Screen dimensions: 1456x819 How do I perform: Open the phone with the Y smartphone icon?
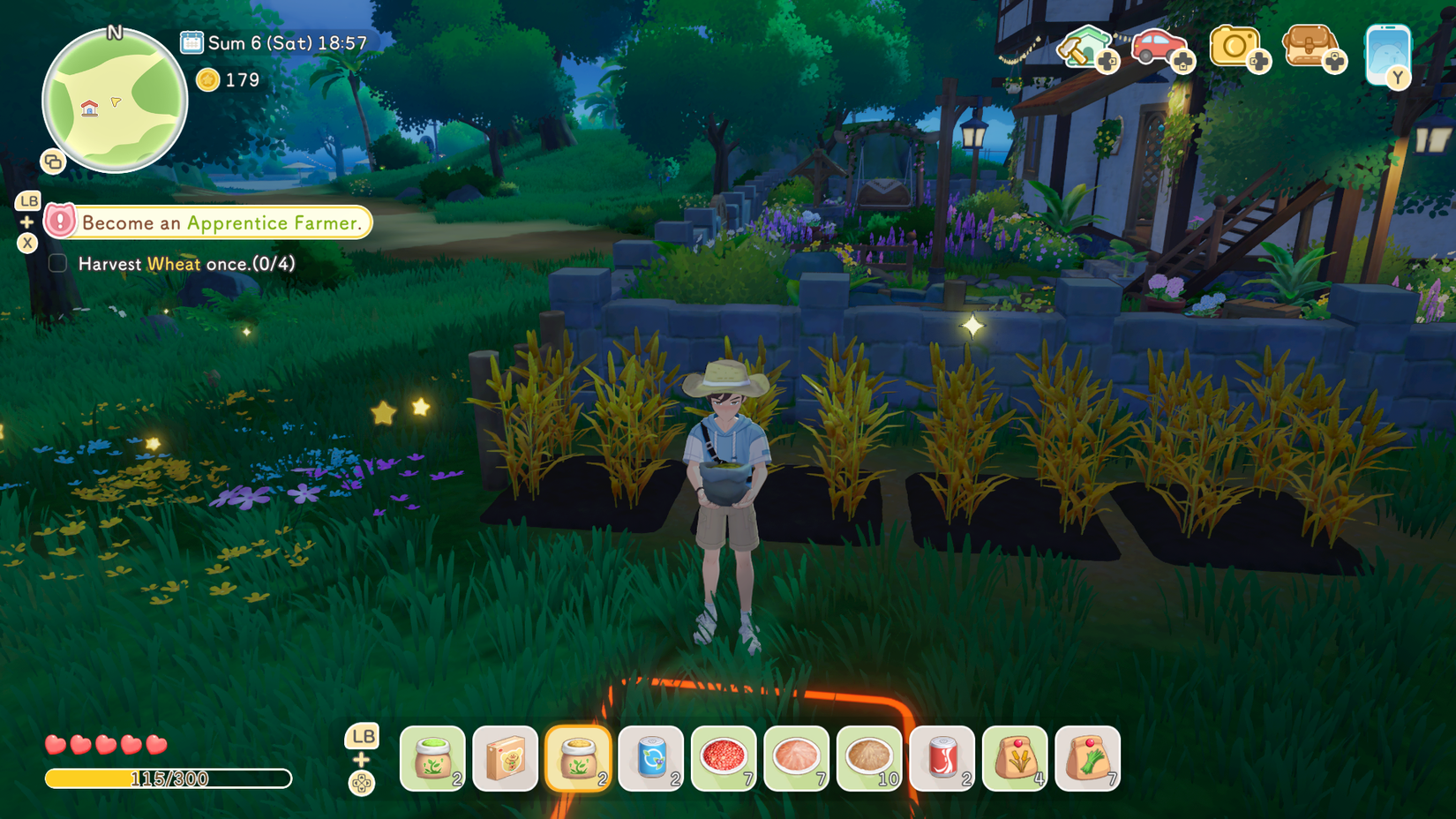1388,53
